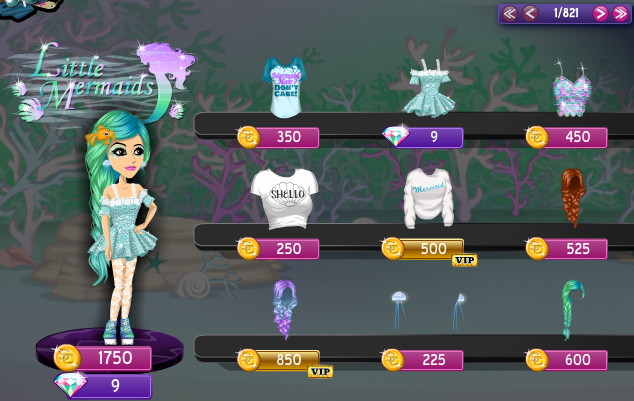Screen dimensions: 634x401
Task: Jump to the first shop page
Action: 510,13
